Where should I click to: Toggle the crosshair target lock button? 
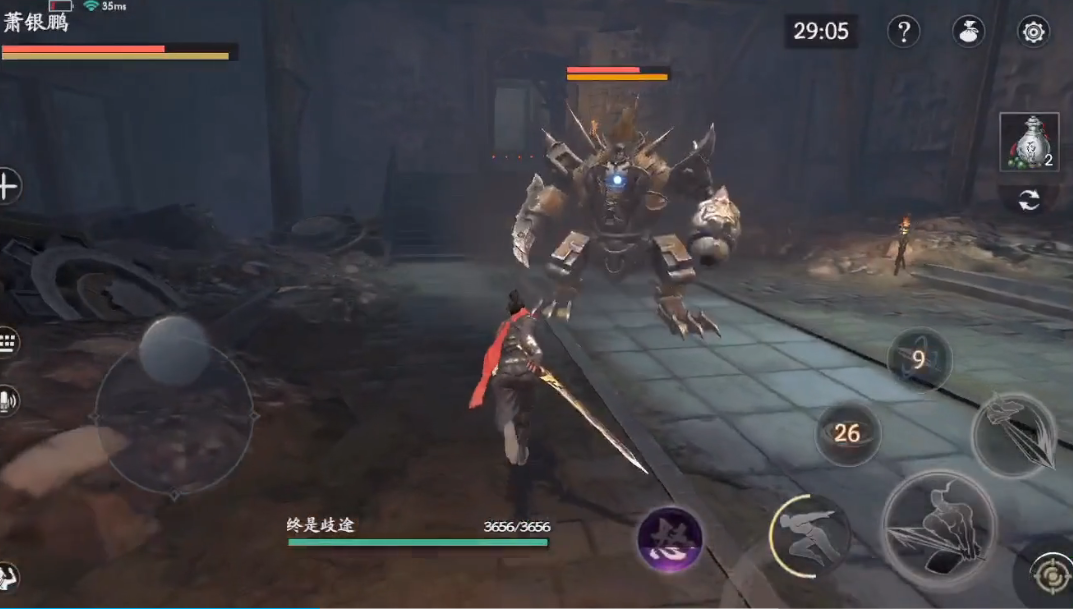1048,579
